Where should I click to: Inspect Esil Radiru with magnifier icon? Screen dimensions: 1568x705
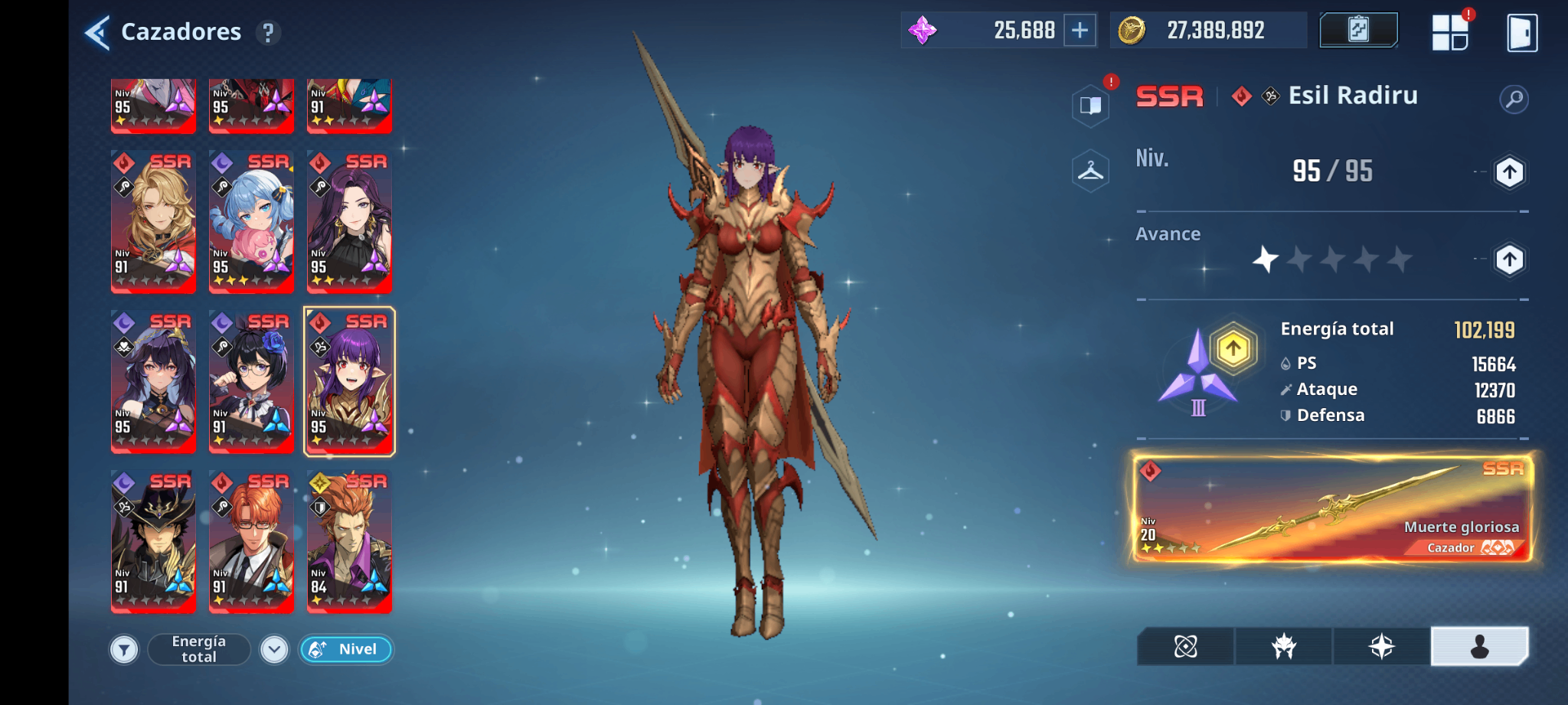point(1514,99)
